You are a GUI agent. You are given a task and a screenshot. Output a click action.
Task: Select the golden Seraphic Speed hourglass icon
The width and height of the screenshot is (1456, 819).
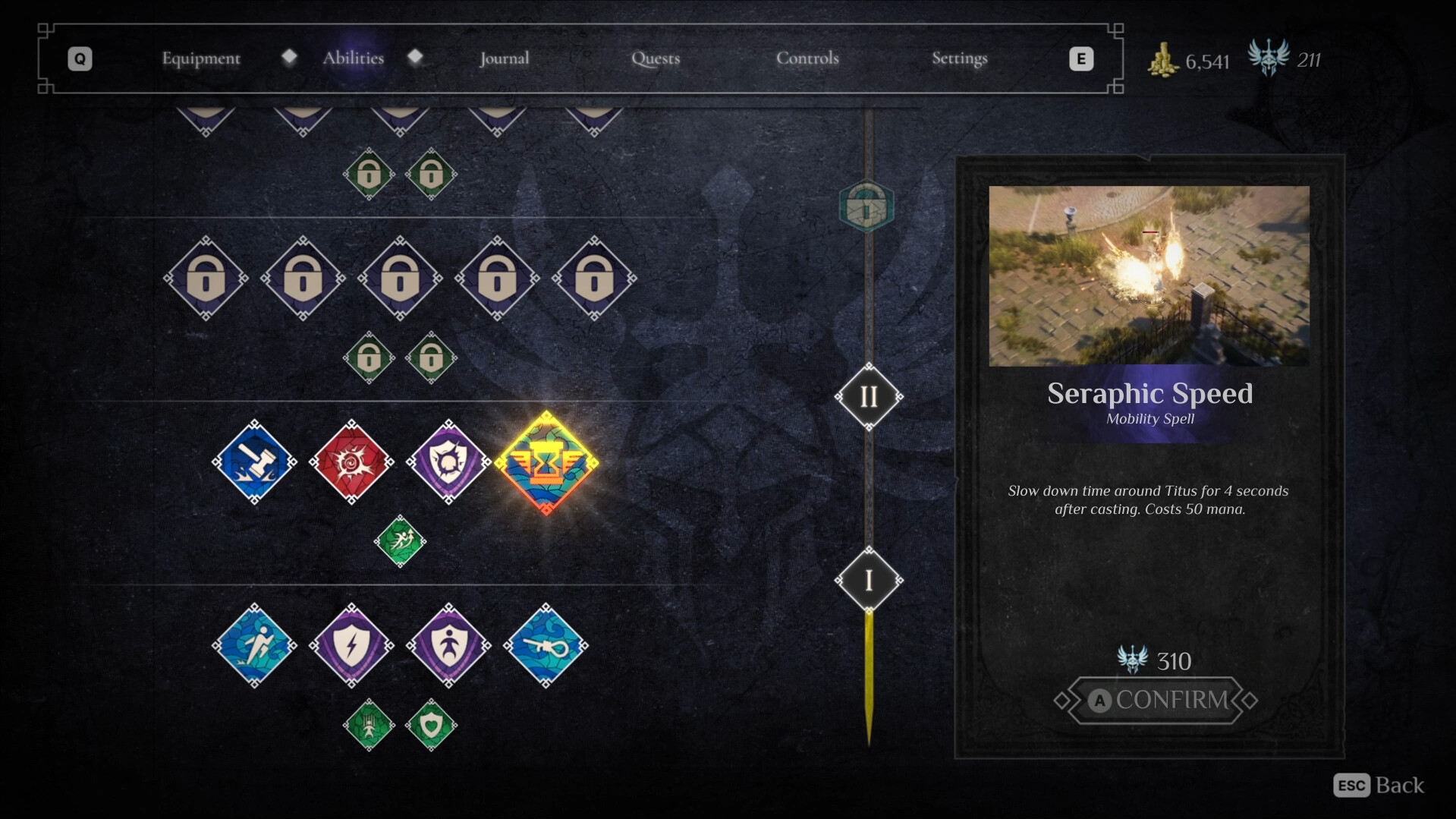tap(545, 465)
